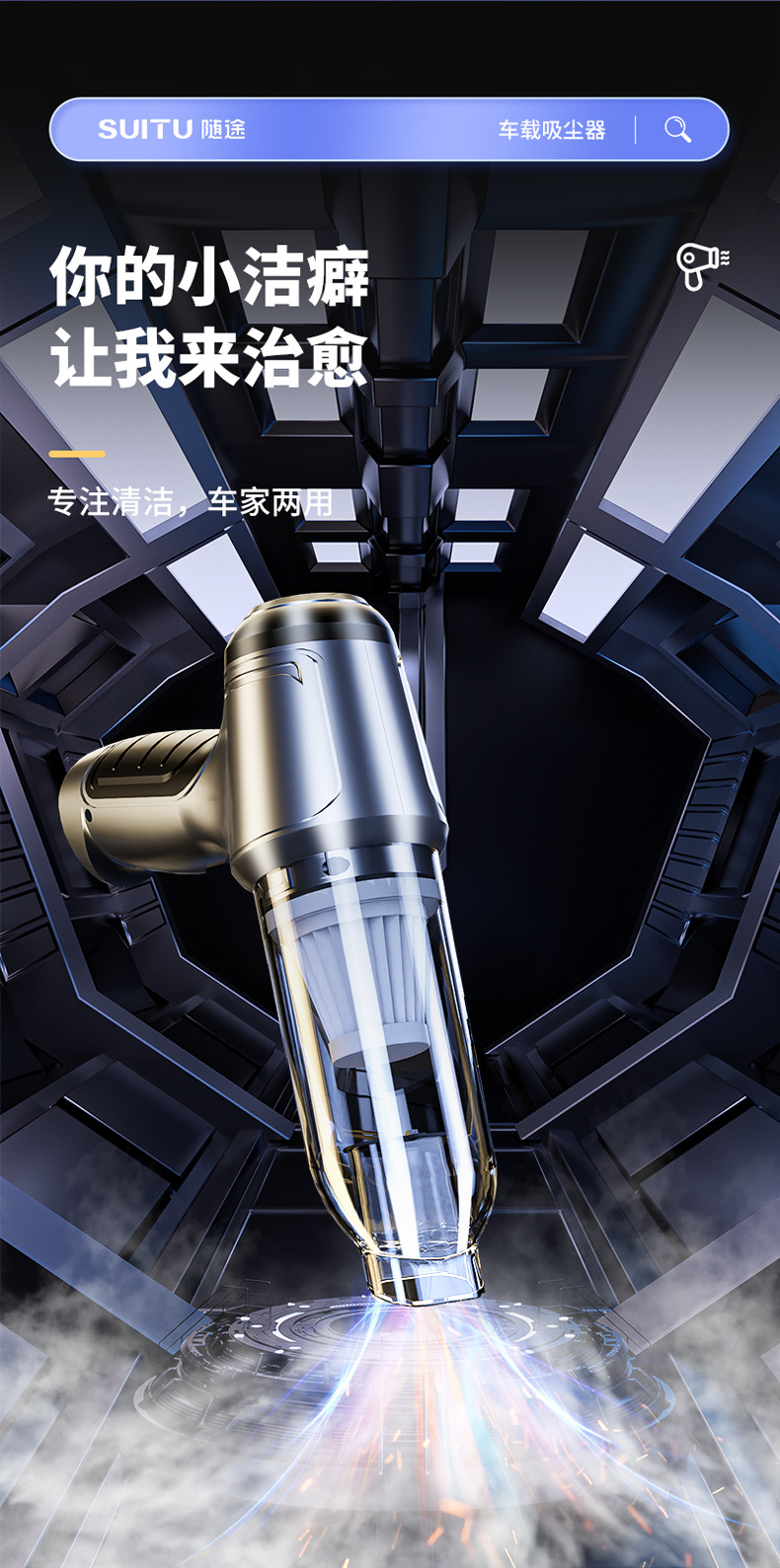Select the 车载吸尘器 search text
This screenshot has width=780, height=1568.
click(551, 130)
